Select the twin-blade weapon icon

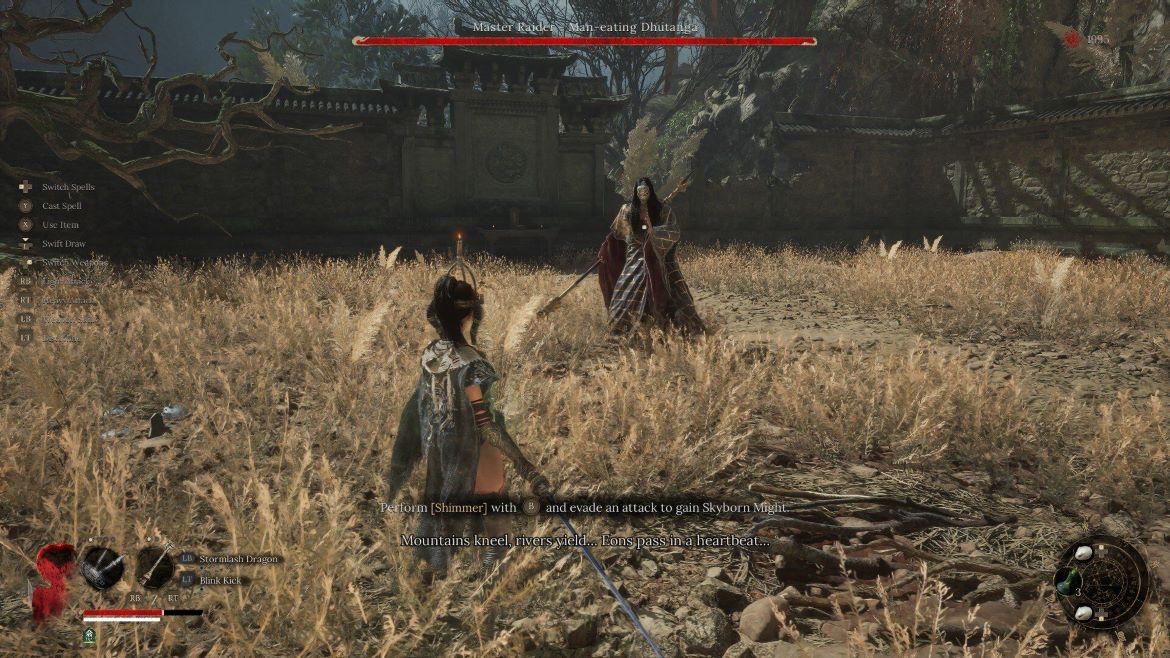pos(103,567)
